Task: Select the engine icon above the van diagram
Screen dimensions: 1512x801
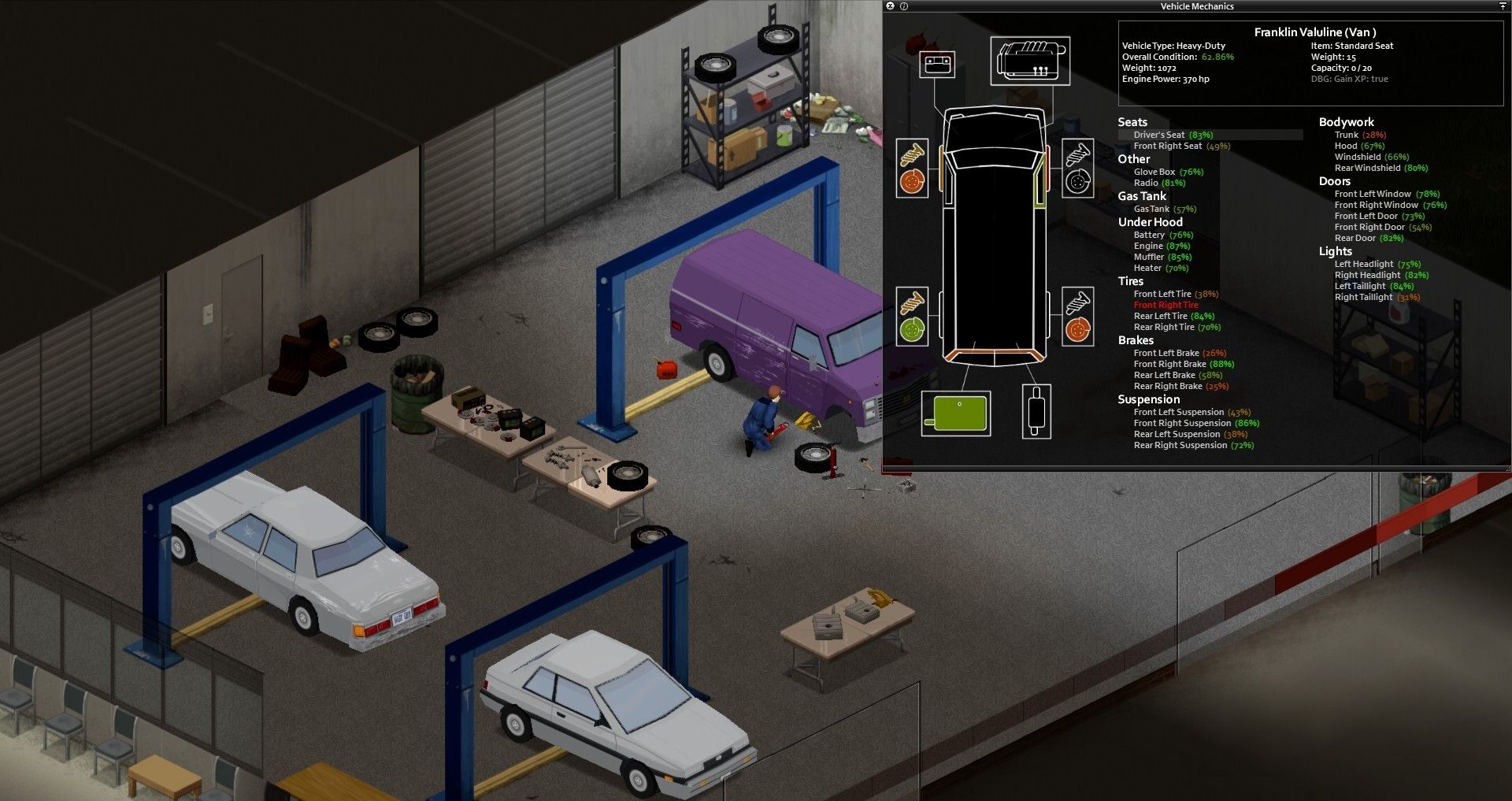Action: click(1032, 60)
